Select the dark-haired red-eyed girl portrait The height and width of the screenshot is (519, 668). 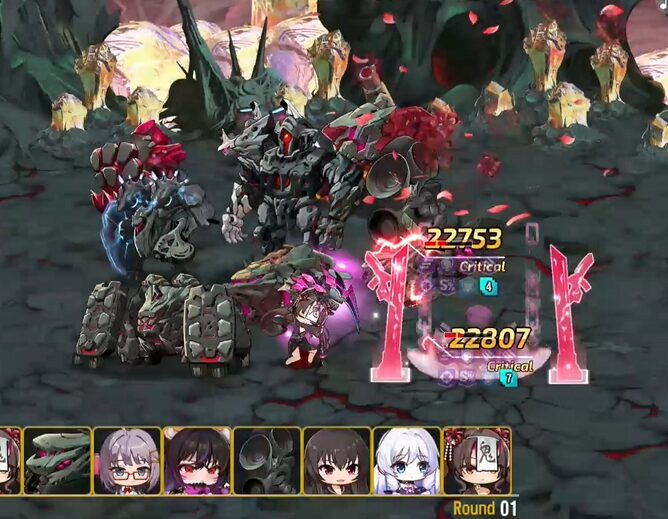tap(197, 461)
